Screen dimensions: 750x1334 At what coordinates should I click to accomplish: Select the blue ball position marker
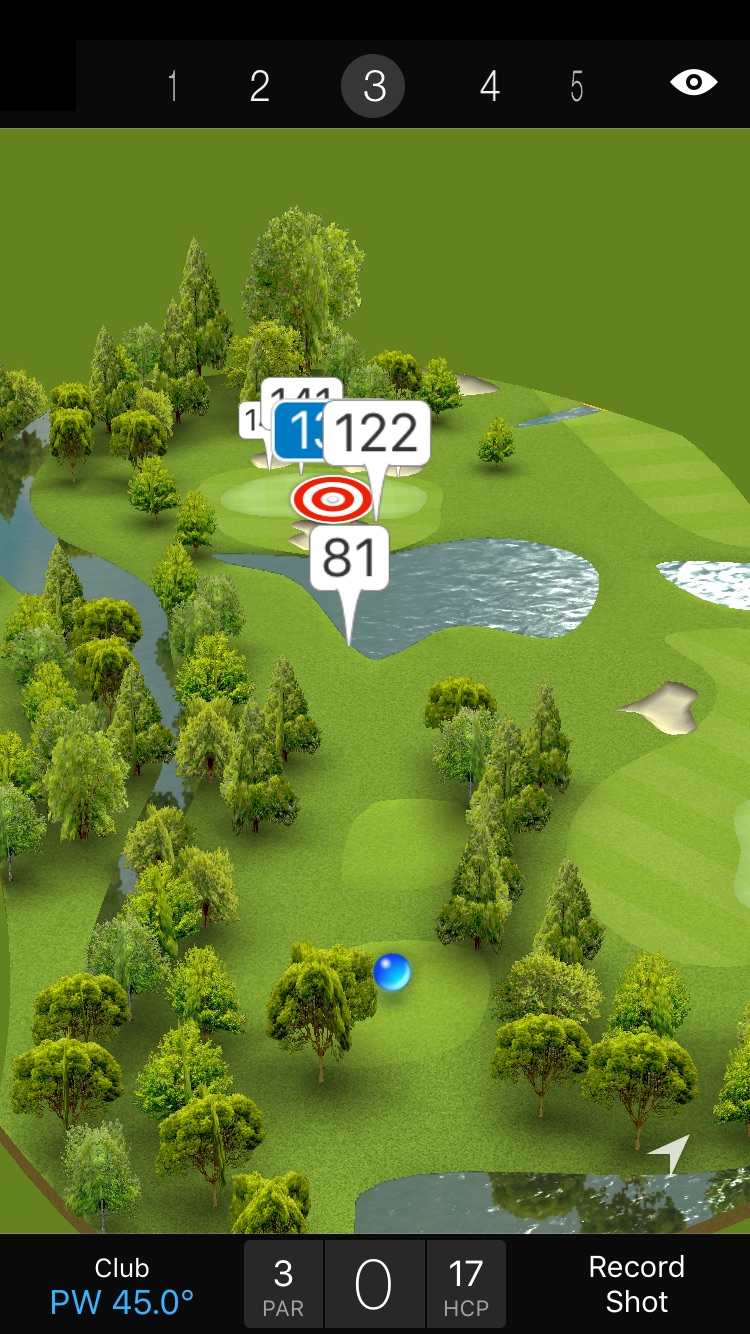point(391,972)
